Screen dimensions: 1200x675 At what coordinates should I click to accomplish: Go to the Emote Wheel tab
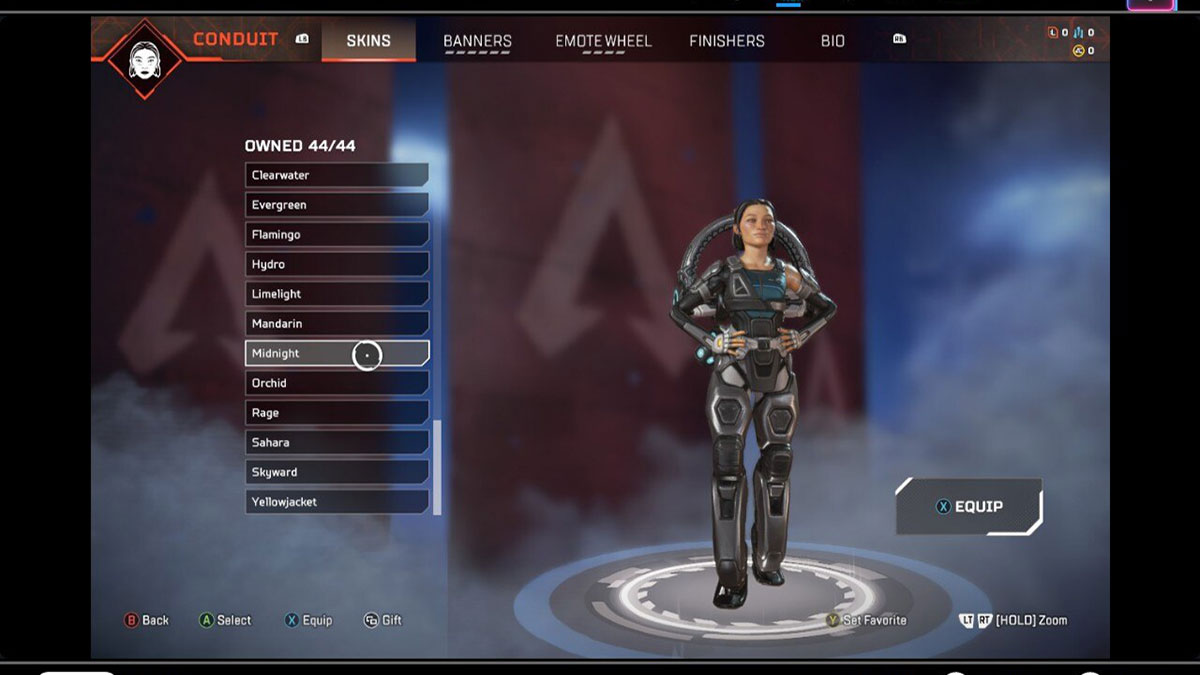603,41
